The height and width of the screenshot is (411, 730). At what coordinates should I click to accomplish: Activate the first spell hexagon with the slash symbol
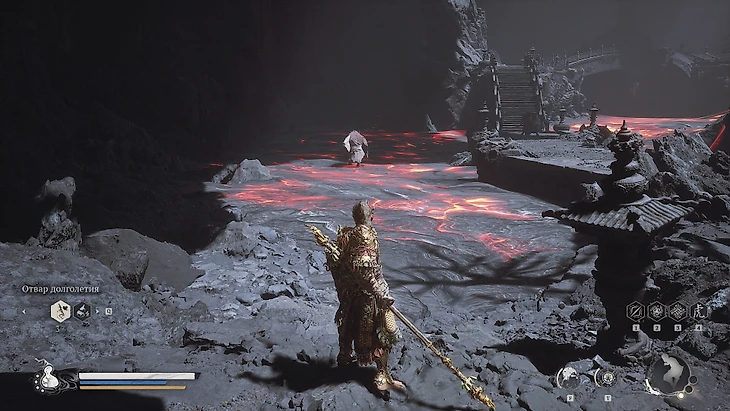click(634, 311)
